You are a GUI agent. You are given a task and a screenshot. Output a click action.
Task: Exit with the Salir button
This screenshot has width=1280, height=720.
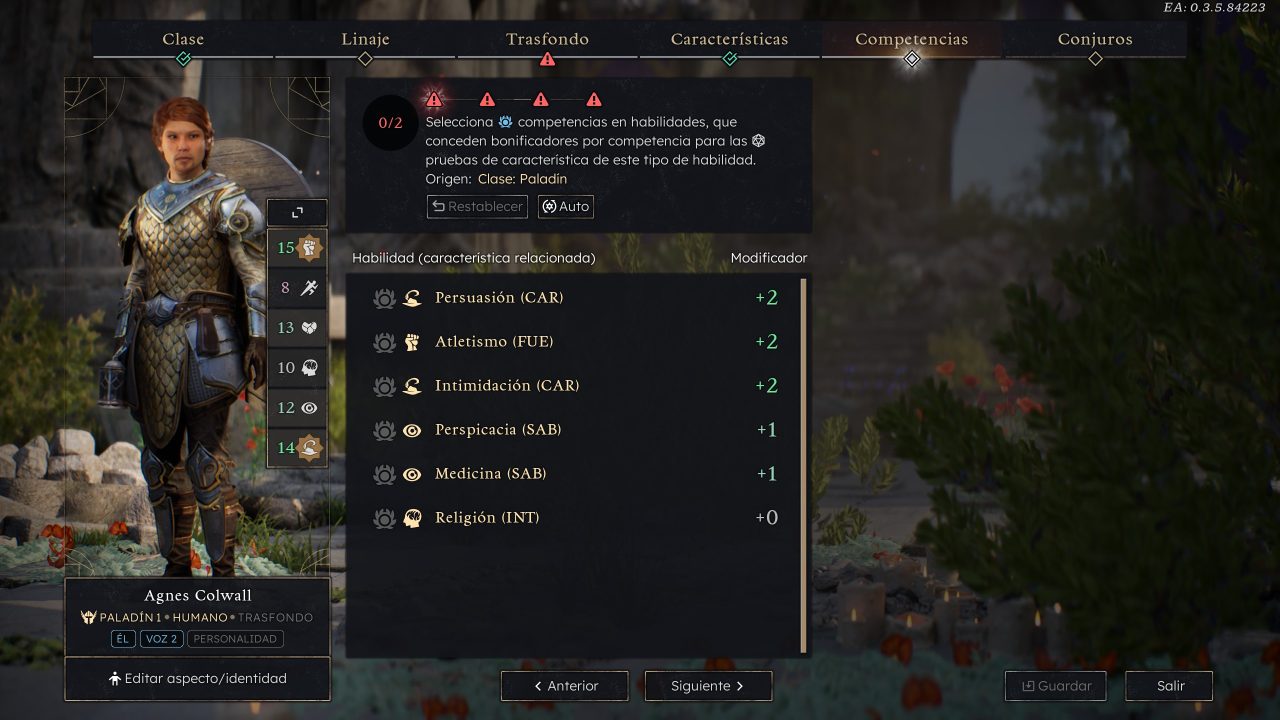pyautogui.click(x=1170, y=686)
